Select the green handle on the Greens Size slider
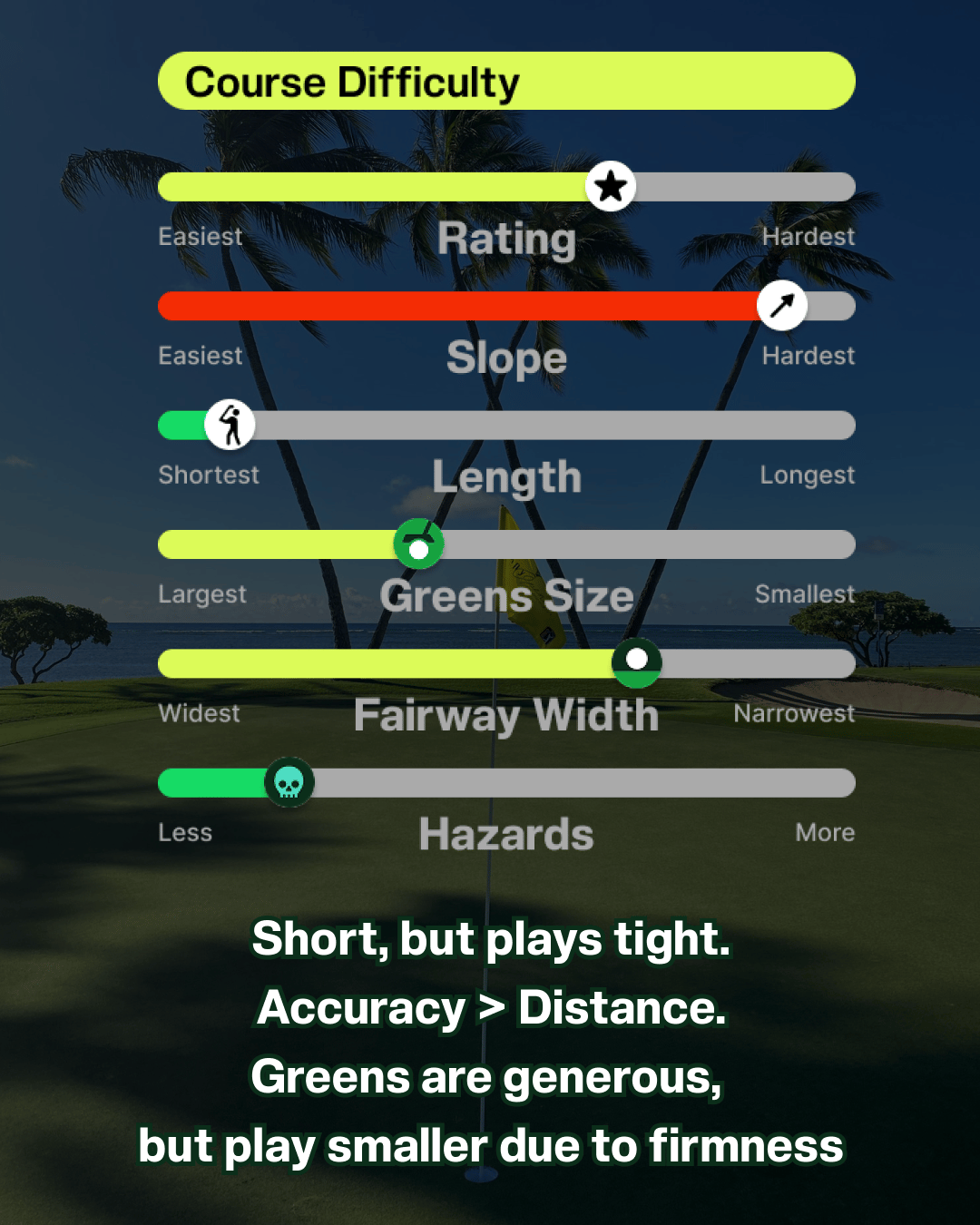The height and width of the screenshot is (1225, 980). (418, 544)
